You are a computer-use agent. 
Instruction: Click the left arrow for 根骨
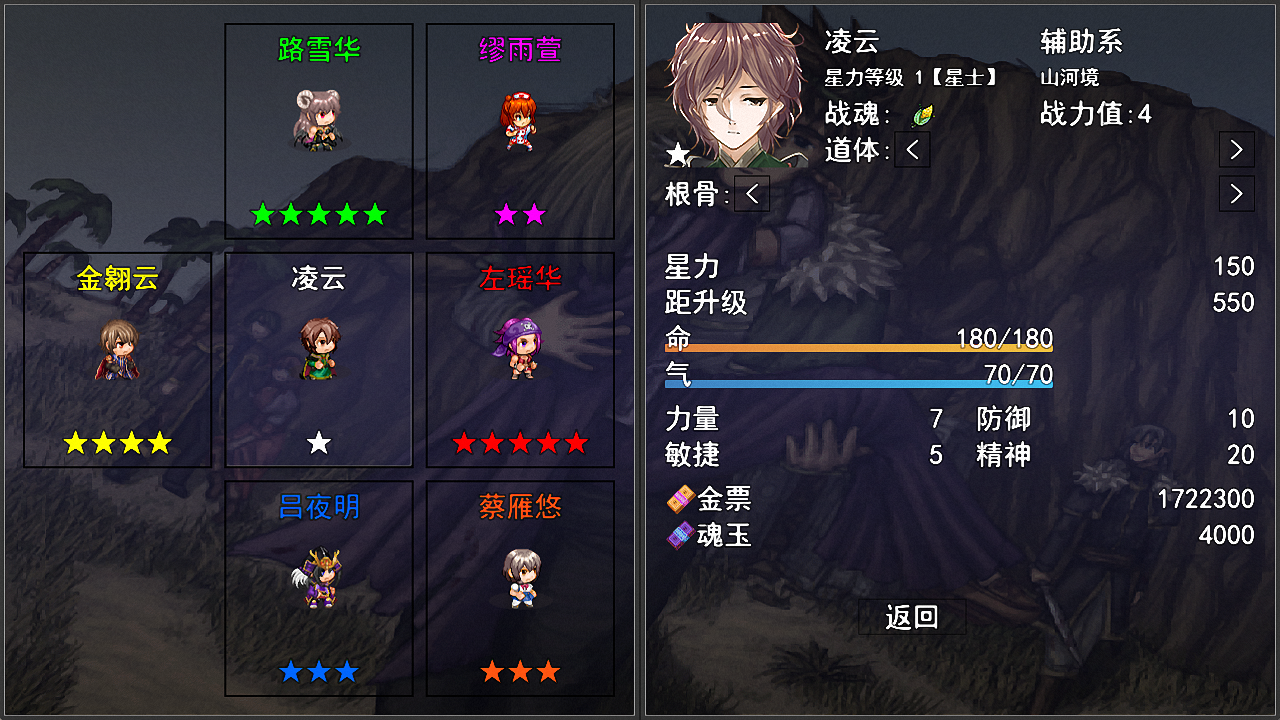coord(751,194)
